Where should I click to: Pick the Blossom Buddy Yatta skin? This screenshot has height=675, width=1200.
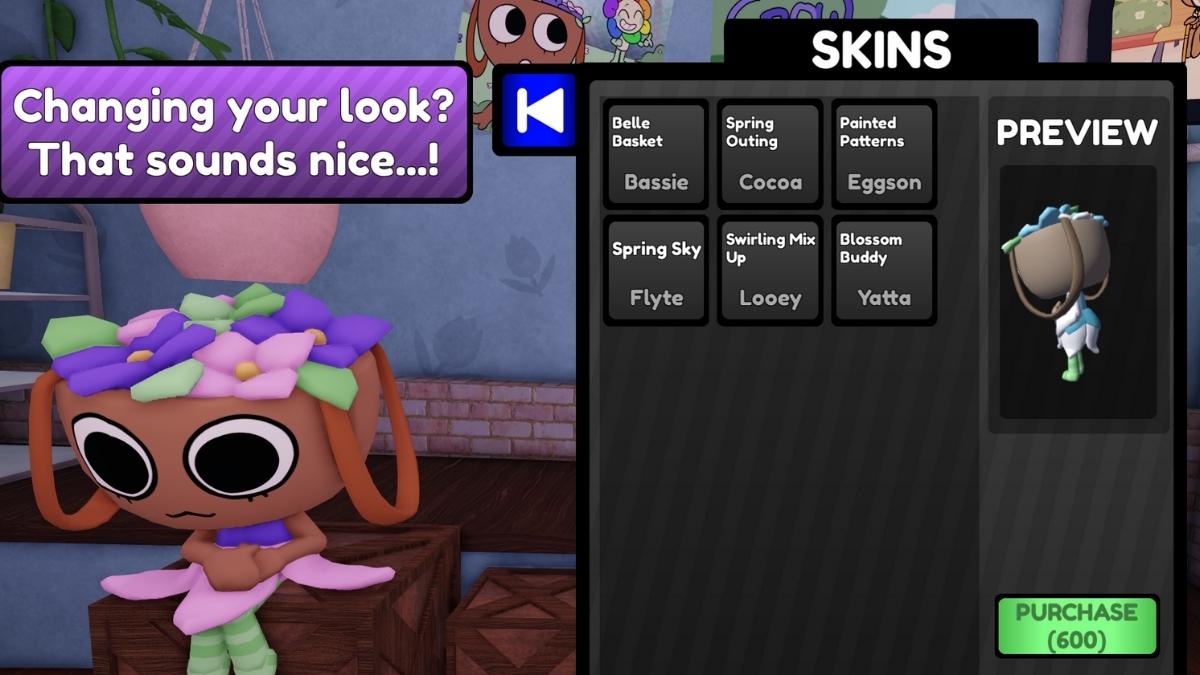pos(884,270)
